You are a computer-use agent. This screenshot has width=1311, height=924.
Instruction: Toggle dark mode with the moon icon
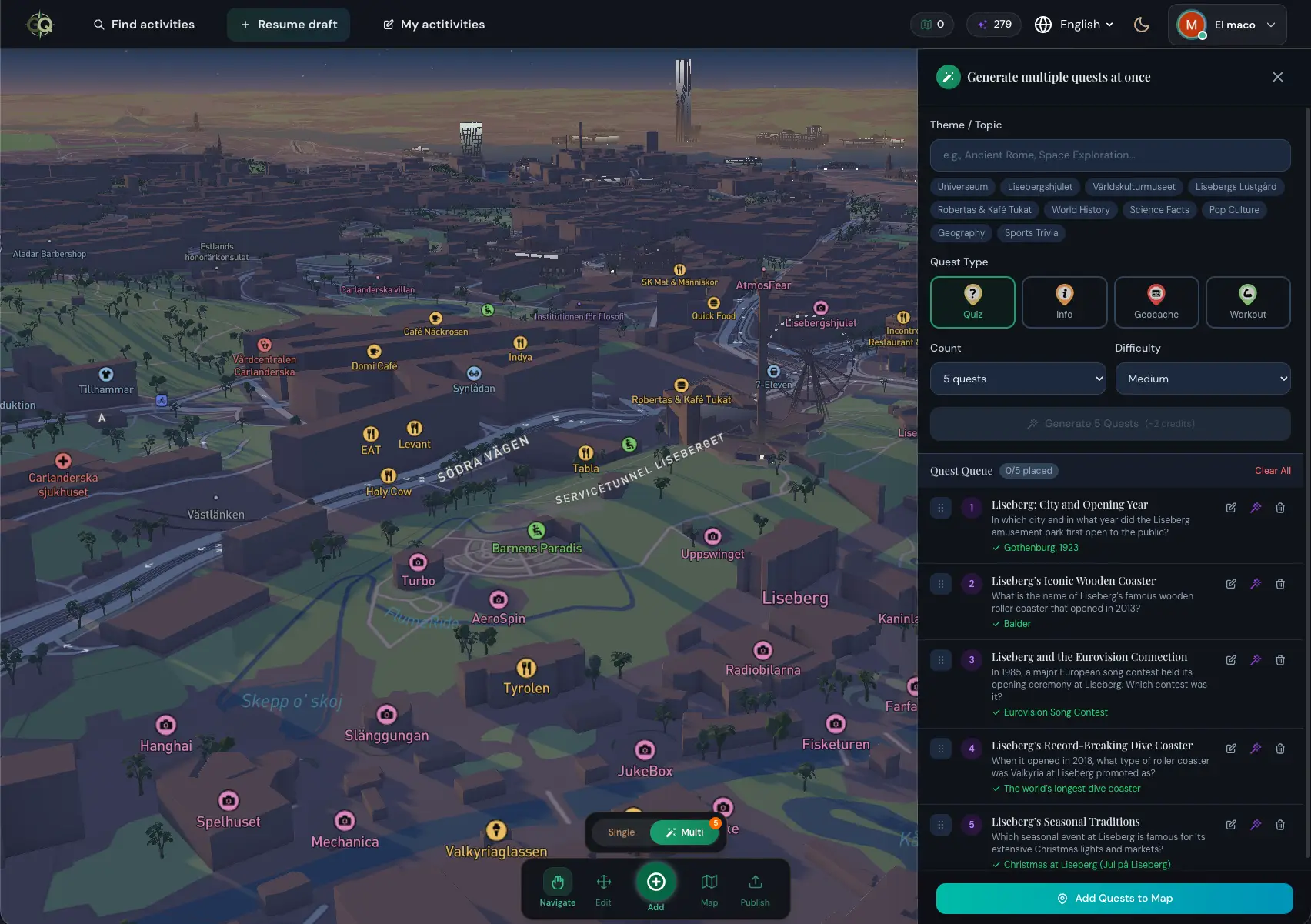point(1142,24)
